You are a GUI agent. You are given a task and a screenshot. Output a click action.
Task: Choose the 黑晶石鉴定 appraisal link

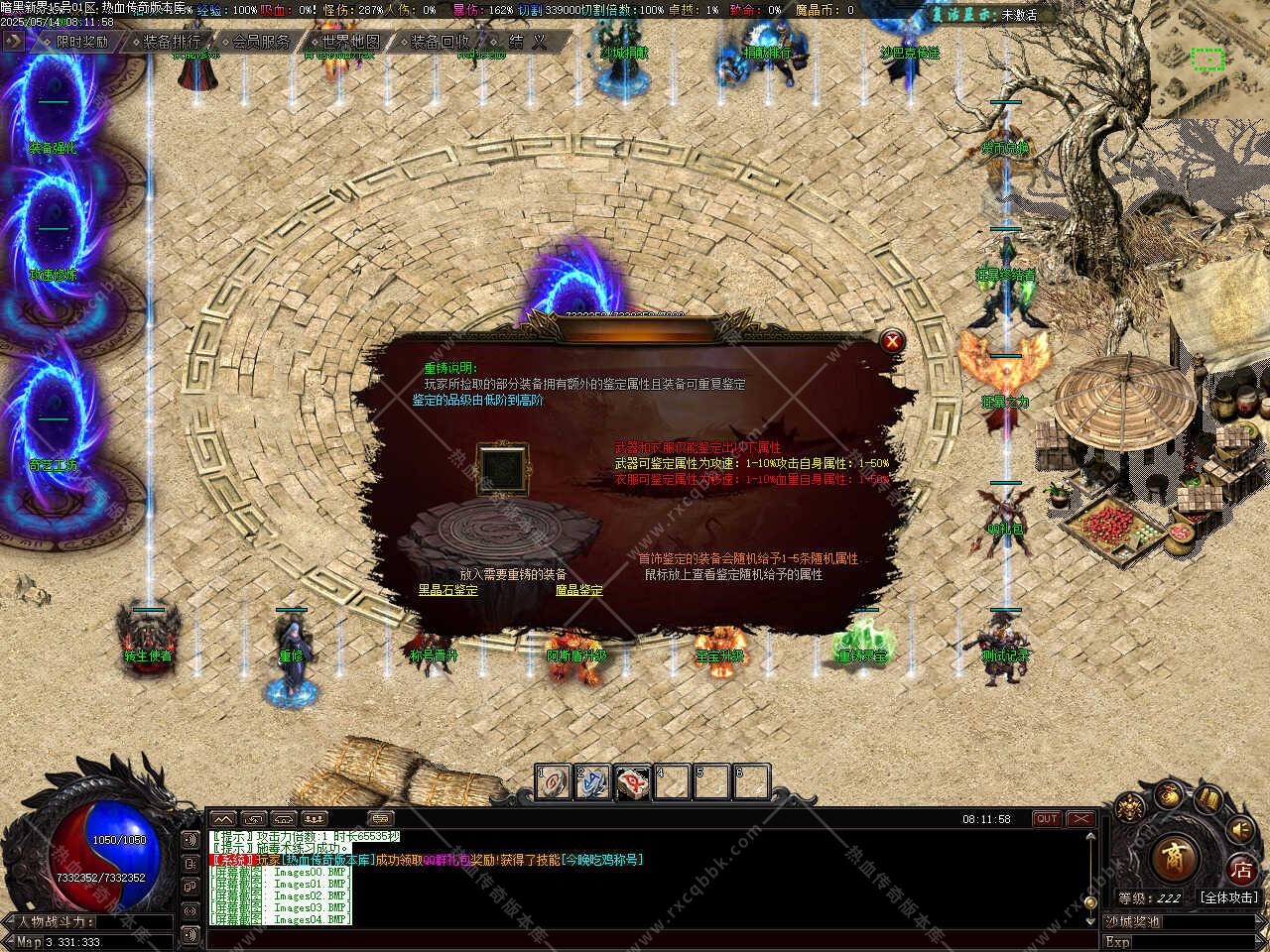447,590
